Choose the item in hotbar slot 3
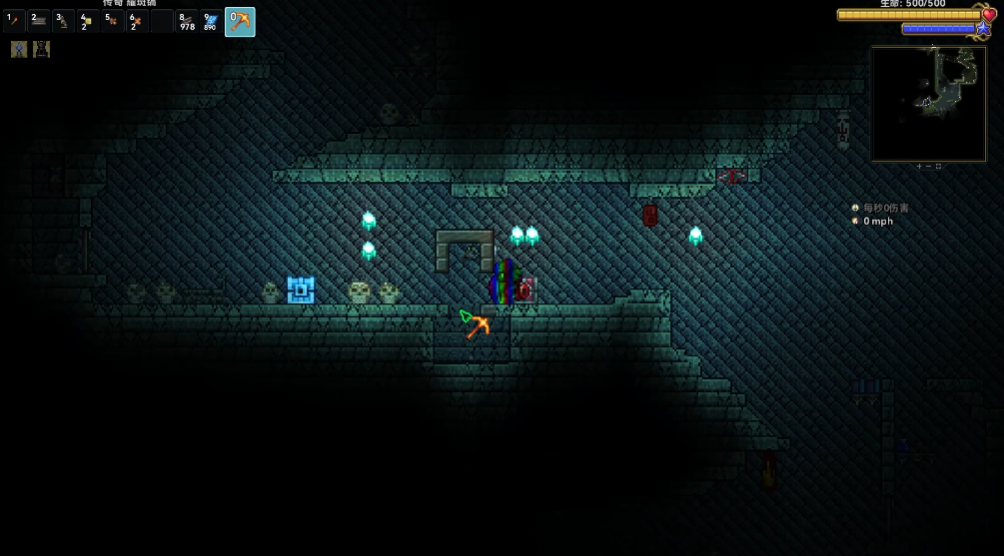The height and width of the screenshot is (556, 1004). click(x=63, y=20)
